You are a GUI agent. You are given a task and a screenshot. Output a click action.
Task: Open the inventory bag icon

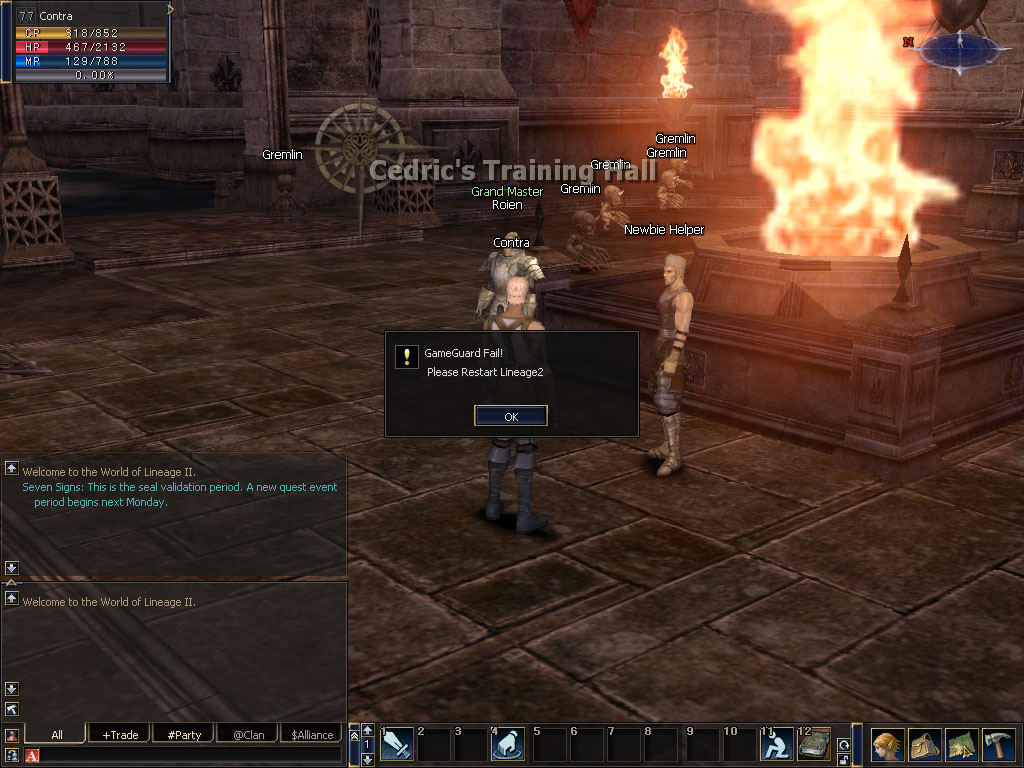click(924, 745)
